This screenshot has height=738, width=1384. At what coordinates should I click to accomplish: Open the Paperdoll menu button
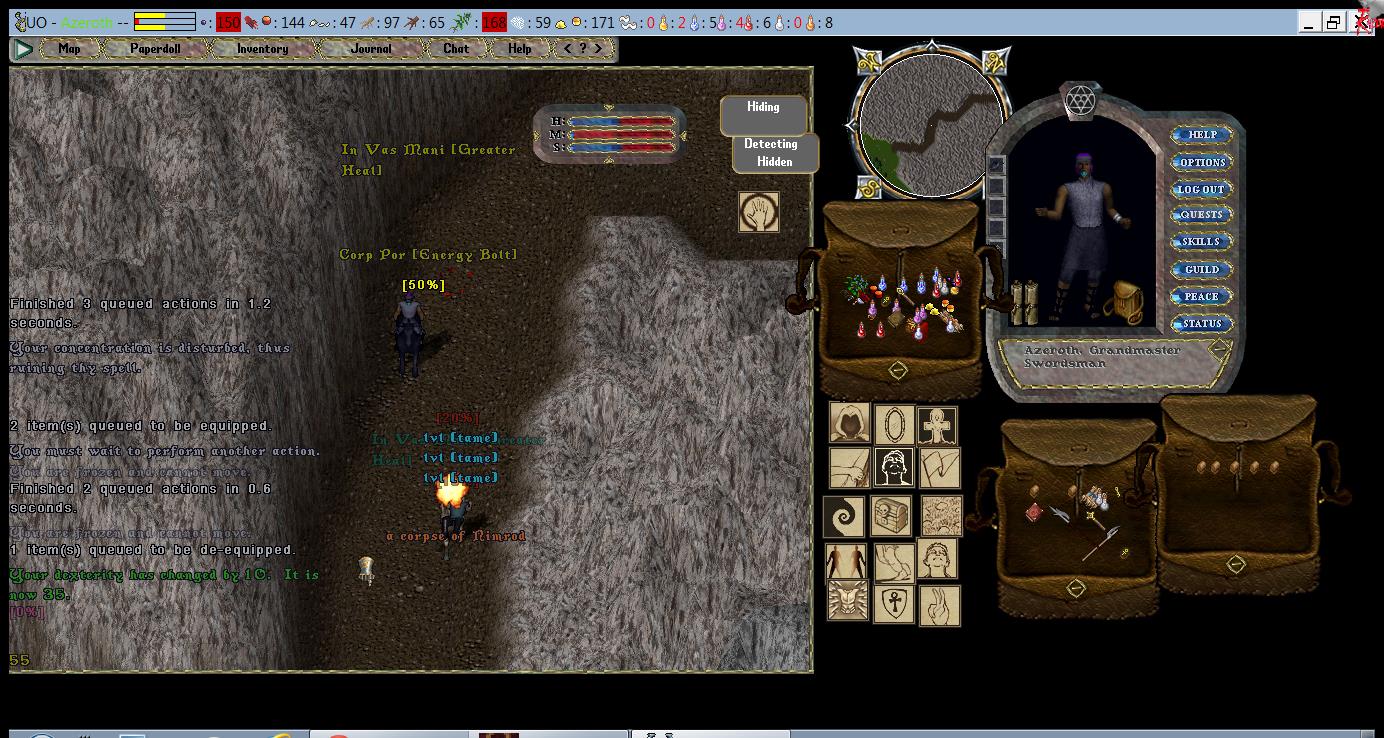155,48
